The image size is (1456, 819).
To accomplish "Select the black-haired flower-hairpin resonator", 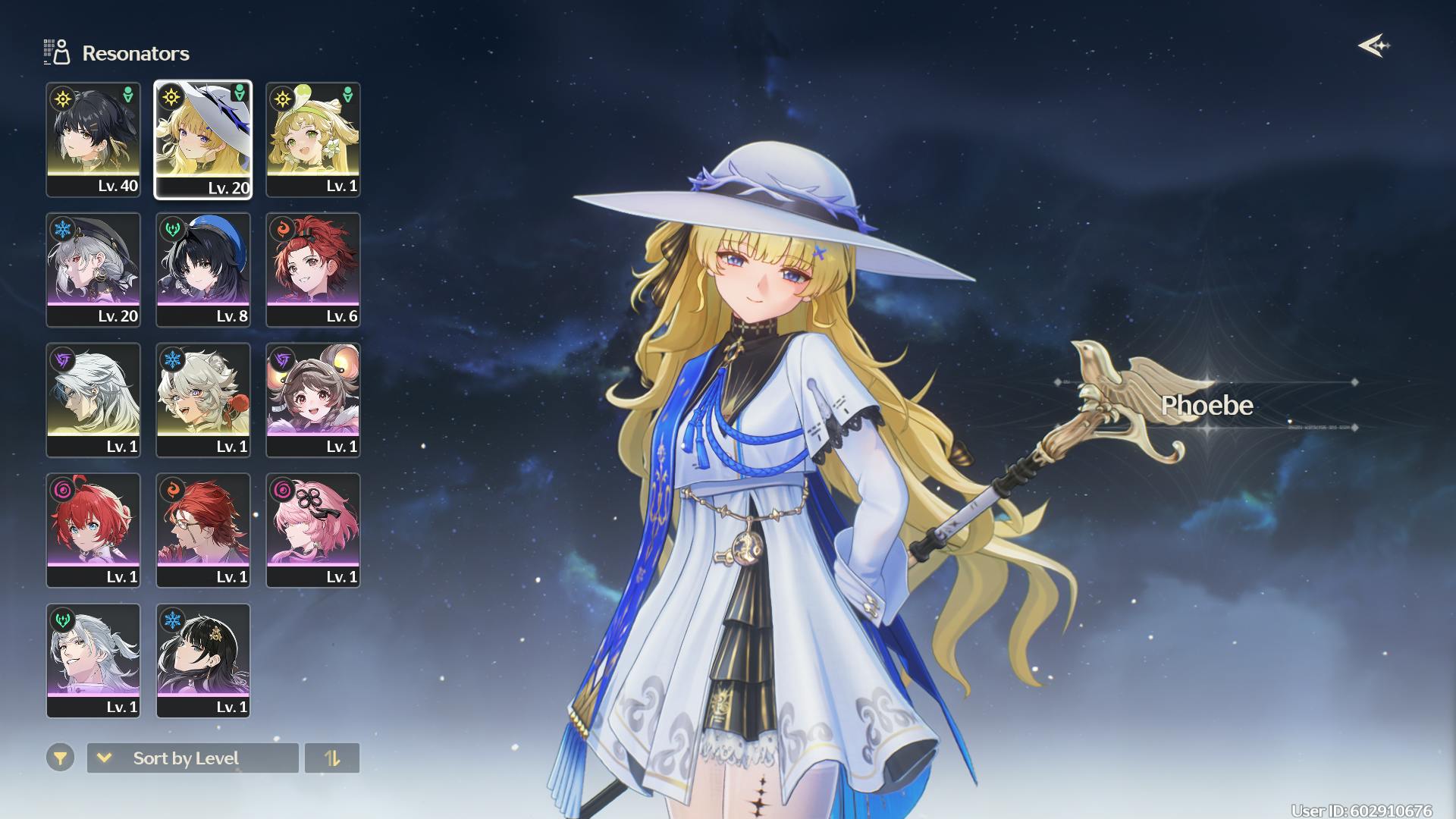I will tap(203, 661).
